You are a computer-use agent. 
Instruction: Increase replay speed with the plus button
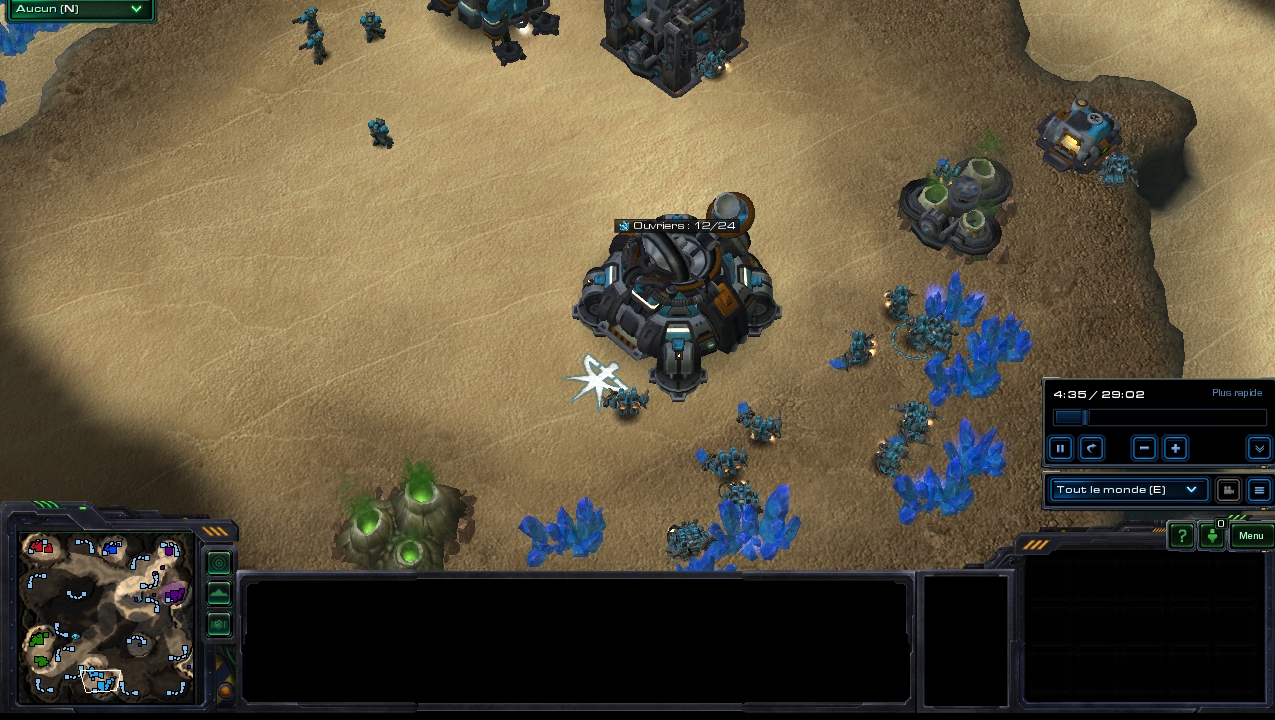pyautogui.click(x=1176, y=448)
